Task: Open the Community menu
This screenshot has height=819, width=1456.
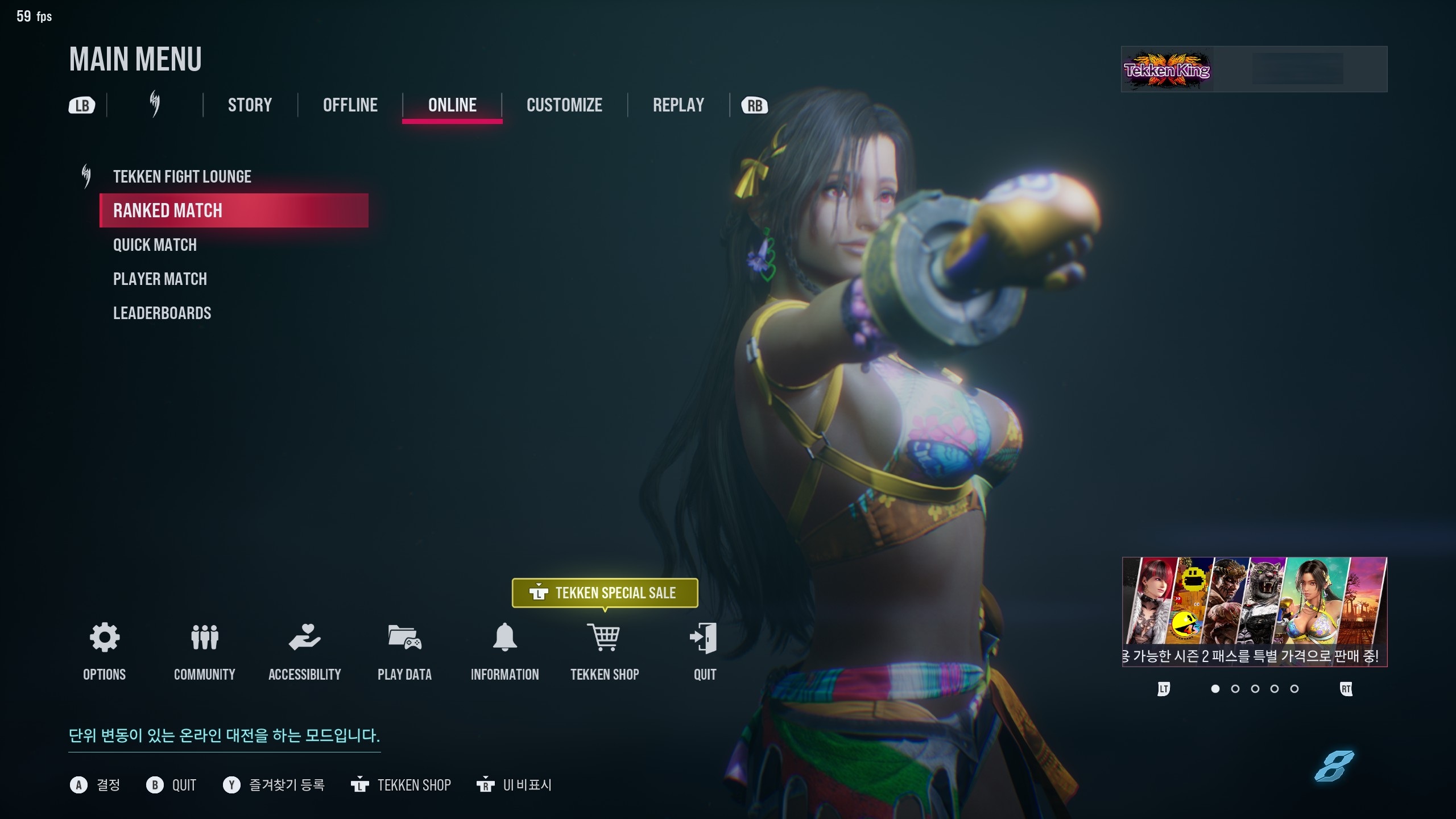Action: (205, 638)
